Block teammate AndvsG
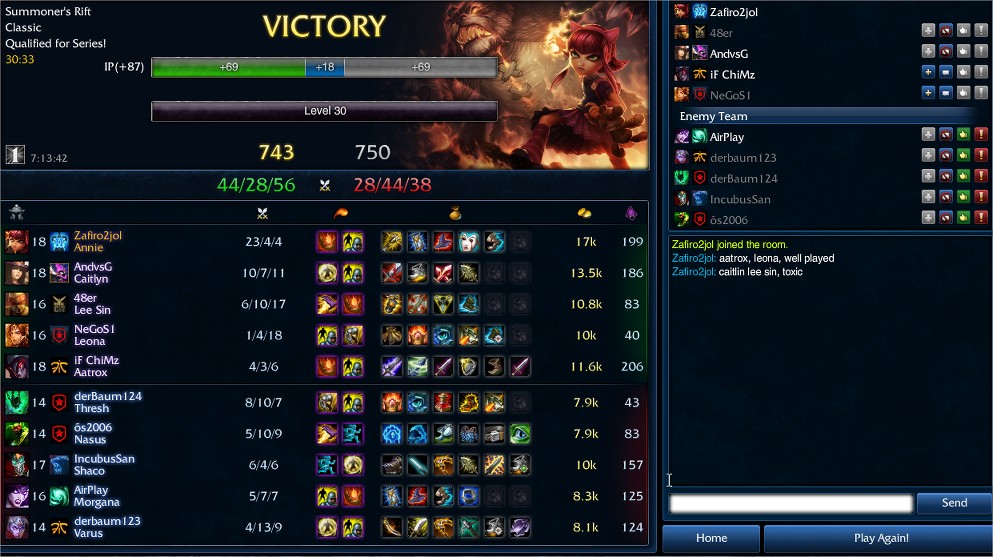993x557 pixels. [x=946, y=53]
